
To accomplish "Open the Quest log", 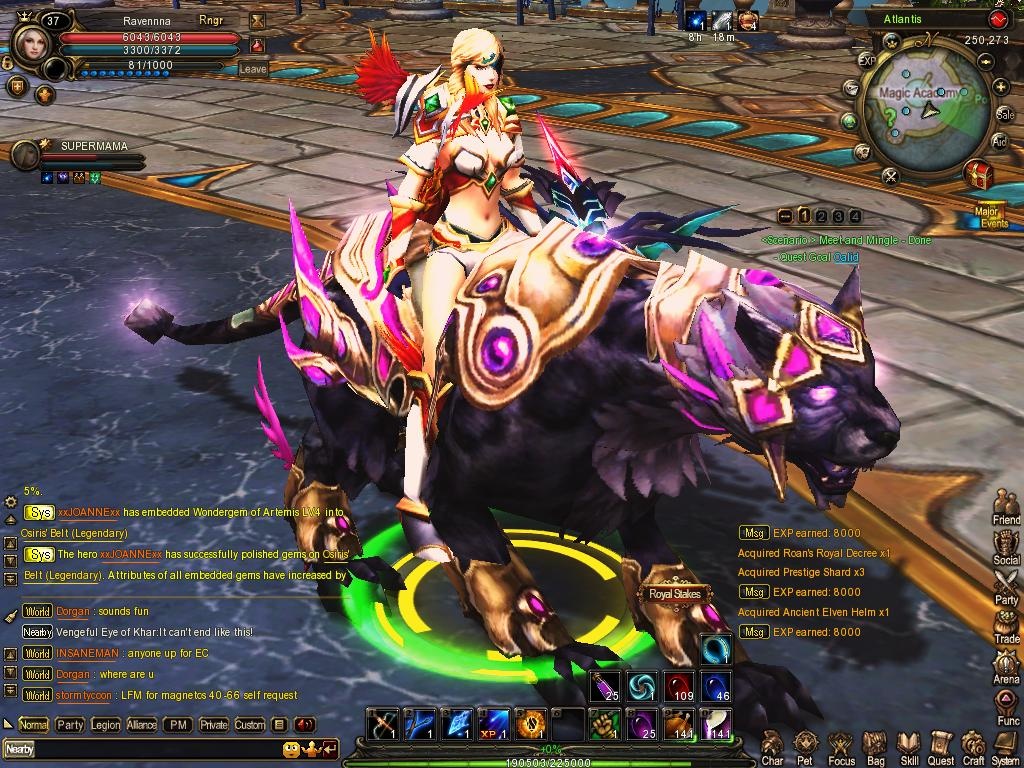I will point(941,745).
